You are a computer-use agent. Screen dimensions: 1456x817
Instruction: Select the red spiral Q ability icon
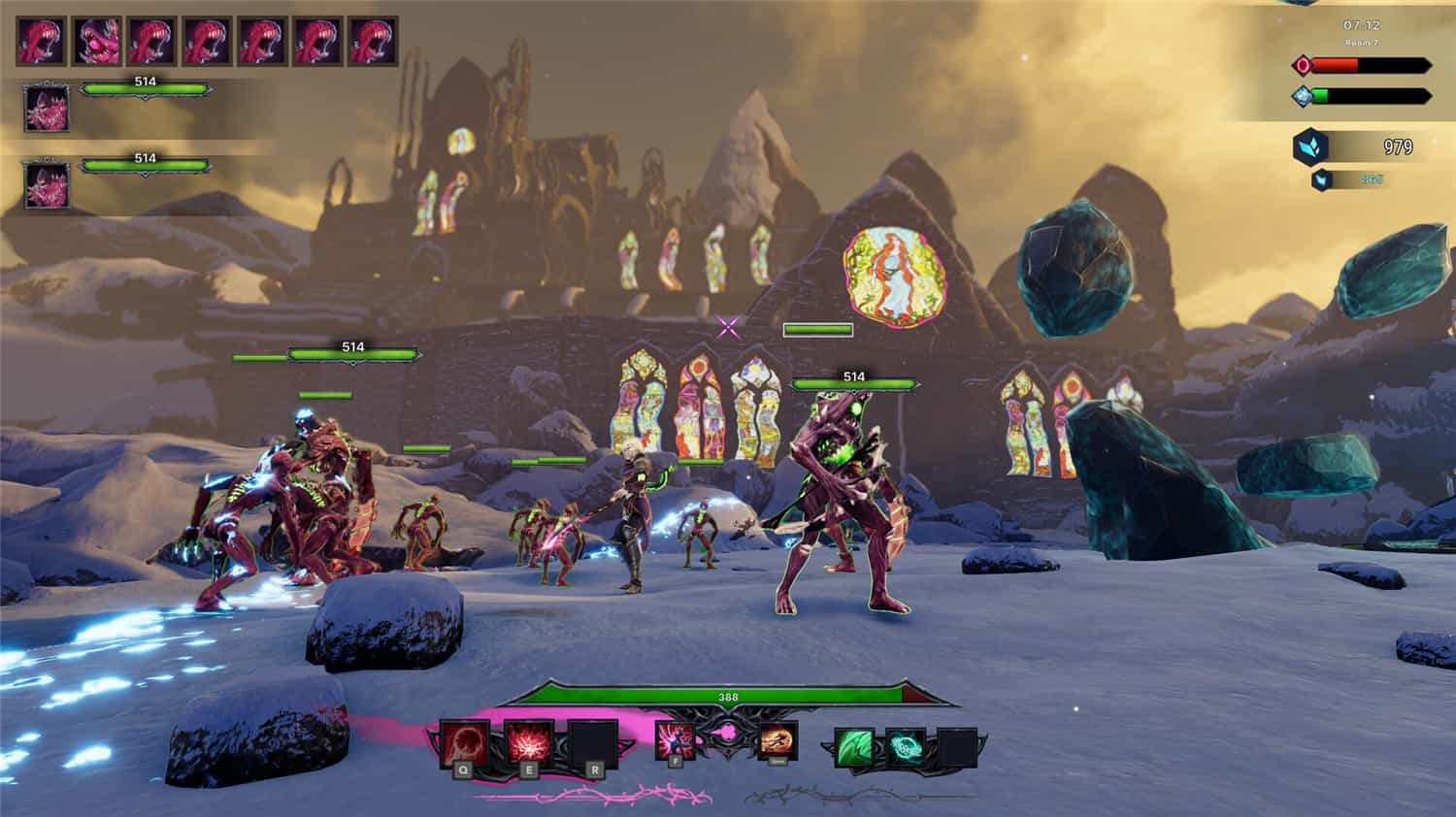465,742
